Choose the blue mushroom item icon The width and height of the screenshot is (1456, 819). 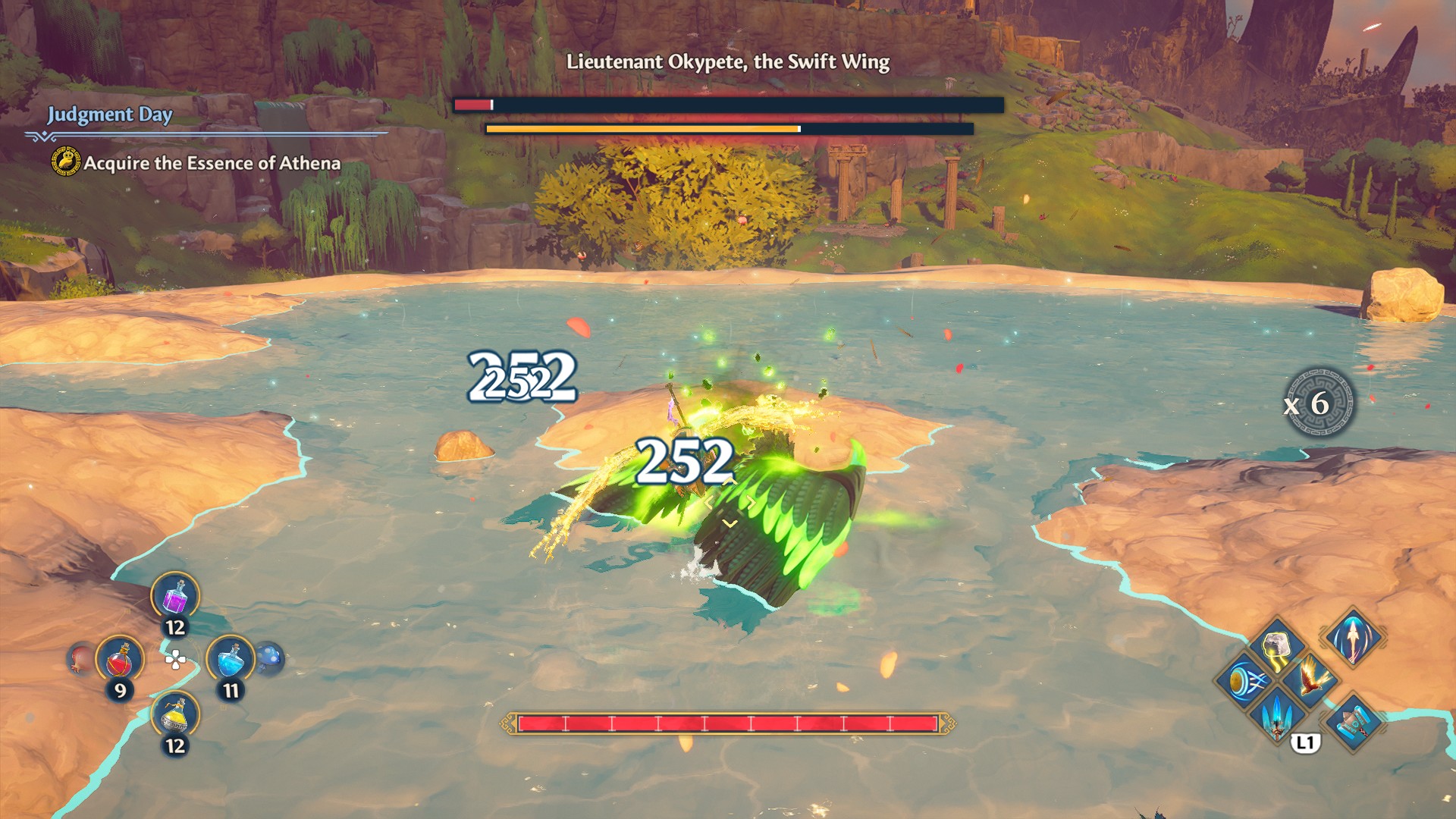pos(269,658)
